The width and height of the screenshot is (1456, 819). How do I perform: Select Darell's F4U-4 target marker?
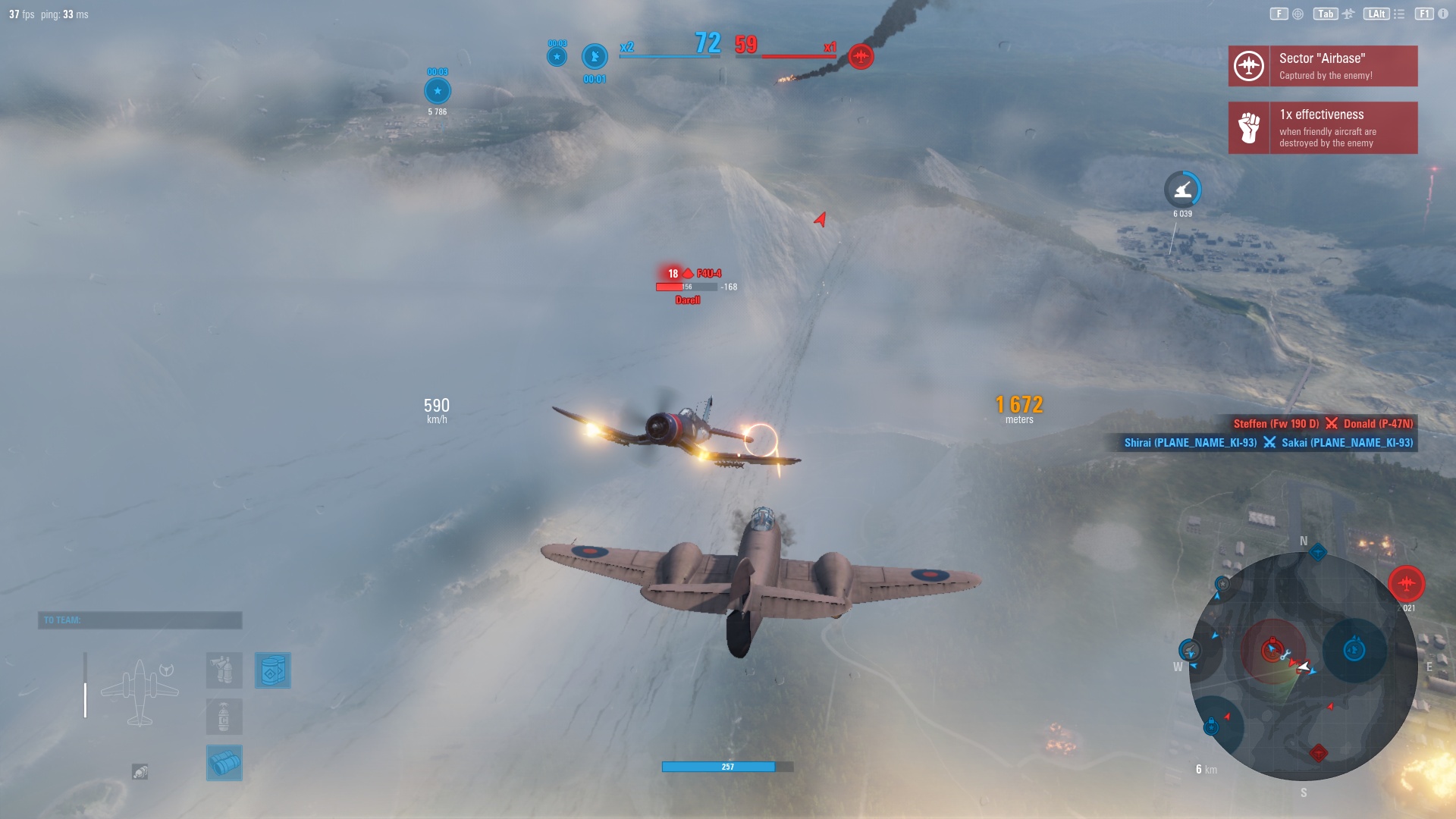[687, 275]
